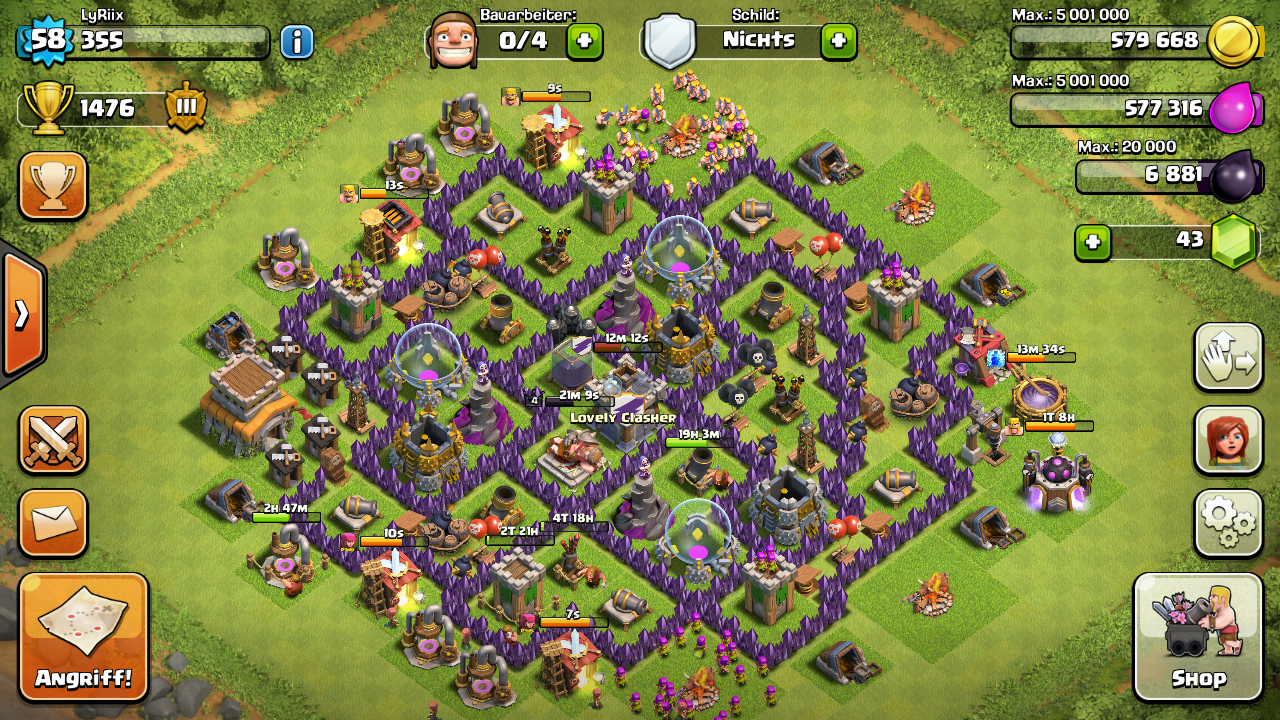The width and height of the screenshot is (1280, 720).
Task: Open the trophy leaderboard button
Action: tap(53, 185)
